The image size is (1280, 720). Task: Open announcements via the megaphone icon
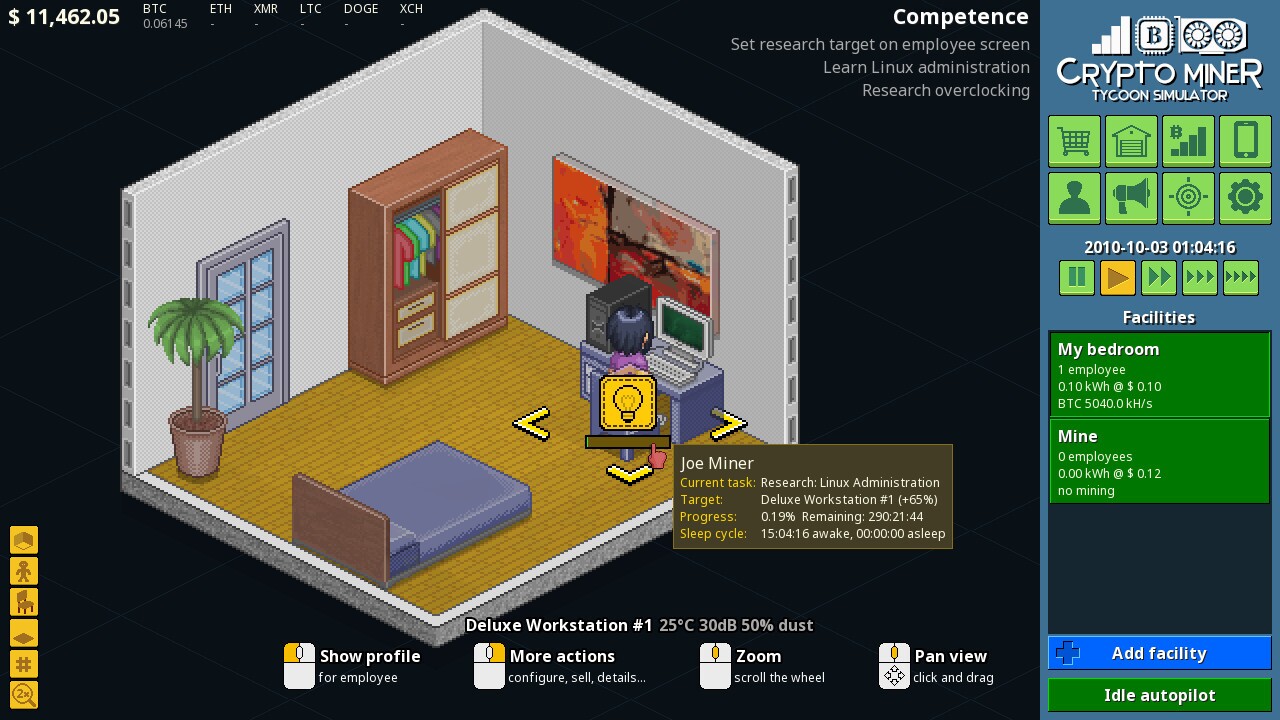point(1131,197)
